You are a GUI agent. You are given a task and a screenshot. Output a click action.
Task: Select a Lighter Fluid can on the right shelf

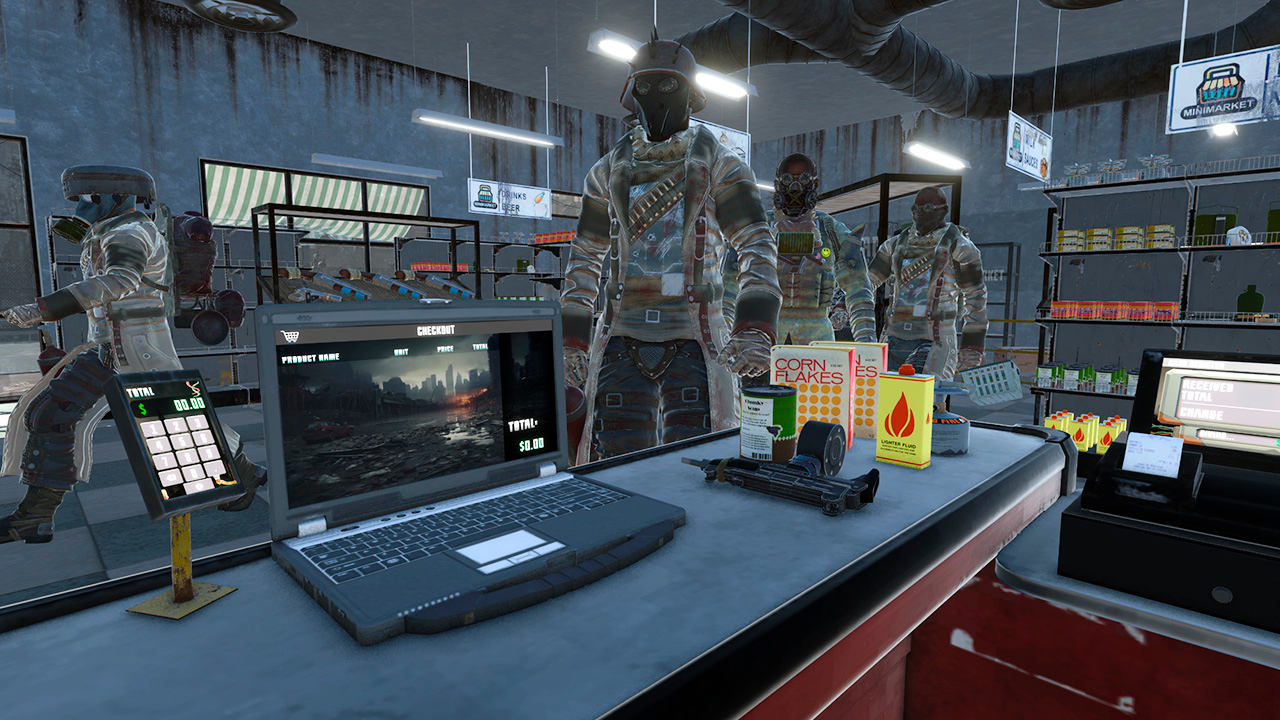(1084, 436)
